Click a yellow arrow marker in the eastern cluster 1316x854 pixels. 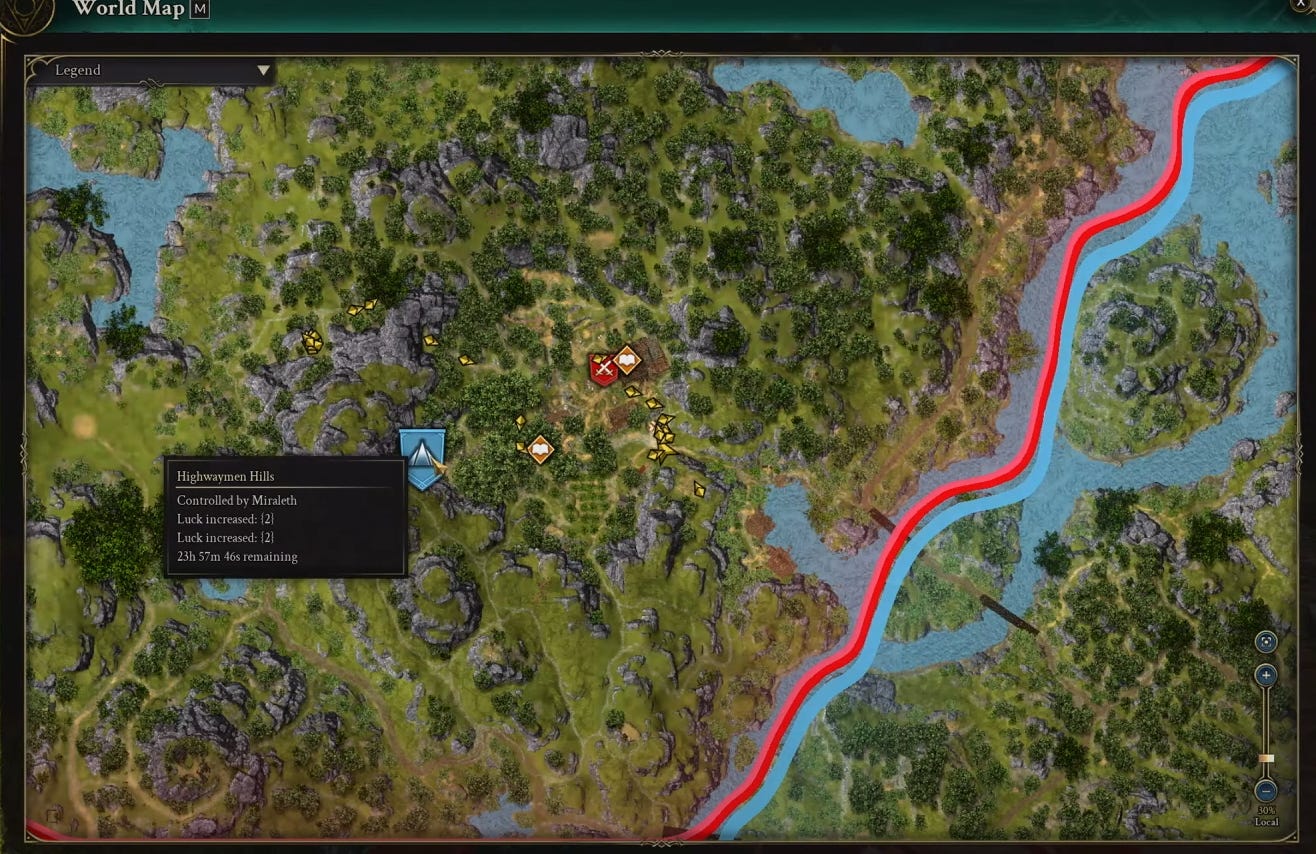pos(664,434)
